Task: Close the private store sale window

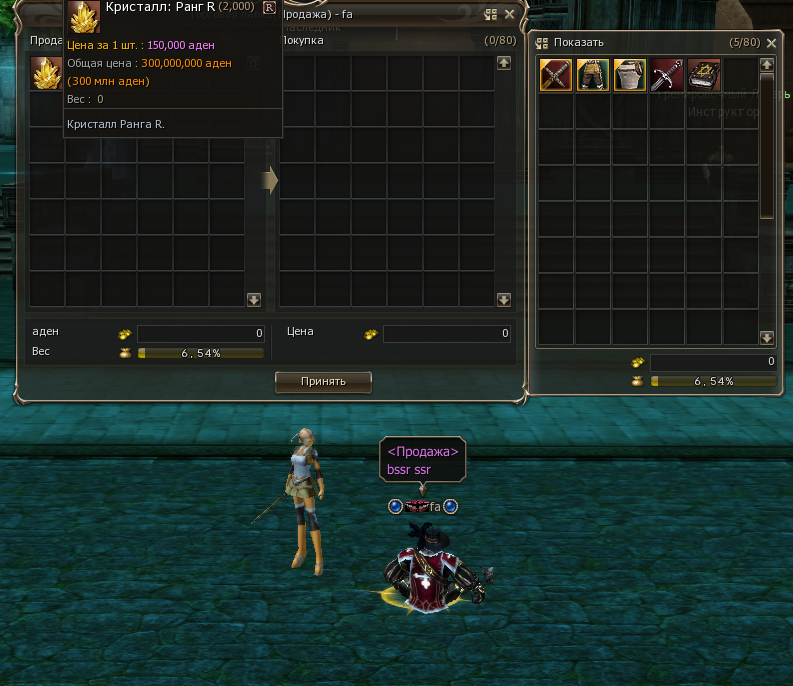Action: pyautogui.click(x=510, y=15)
